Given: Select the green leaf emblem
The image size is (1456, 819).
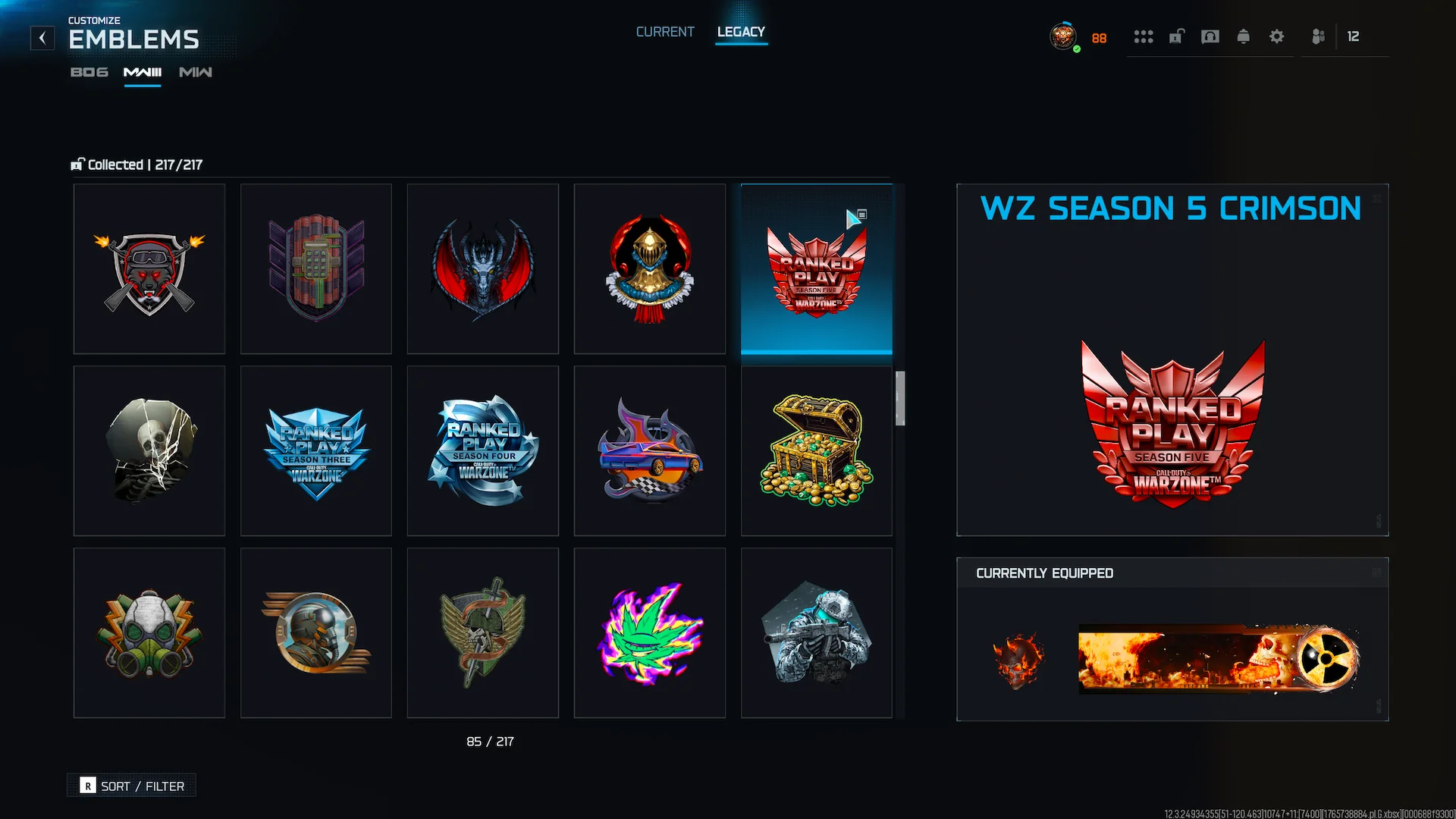Looking at the screenshot, I should [x=650, y=633].
